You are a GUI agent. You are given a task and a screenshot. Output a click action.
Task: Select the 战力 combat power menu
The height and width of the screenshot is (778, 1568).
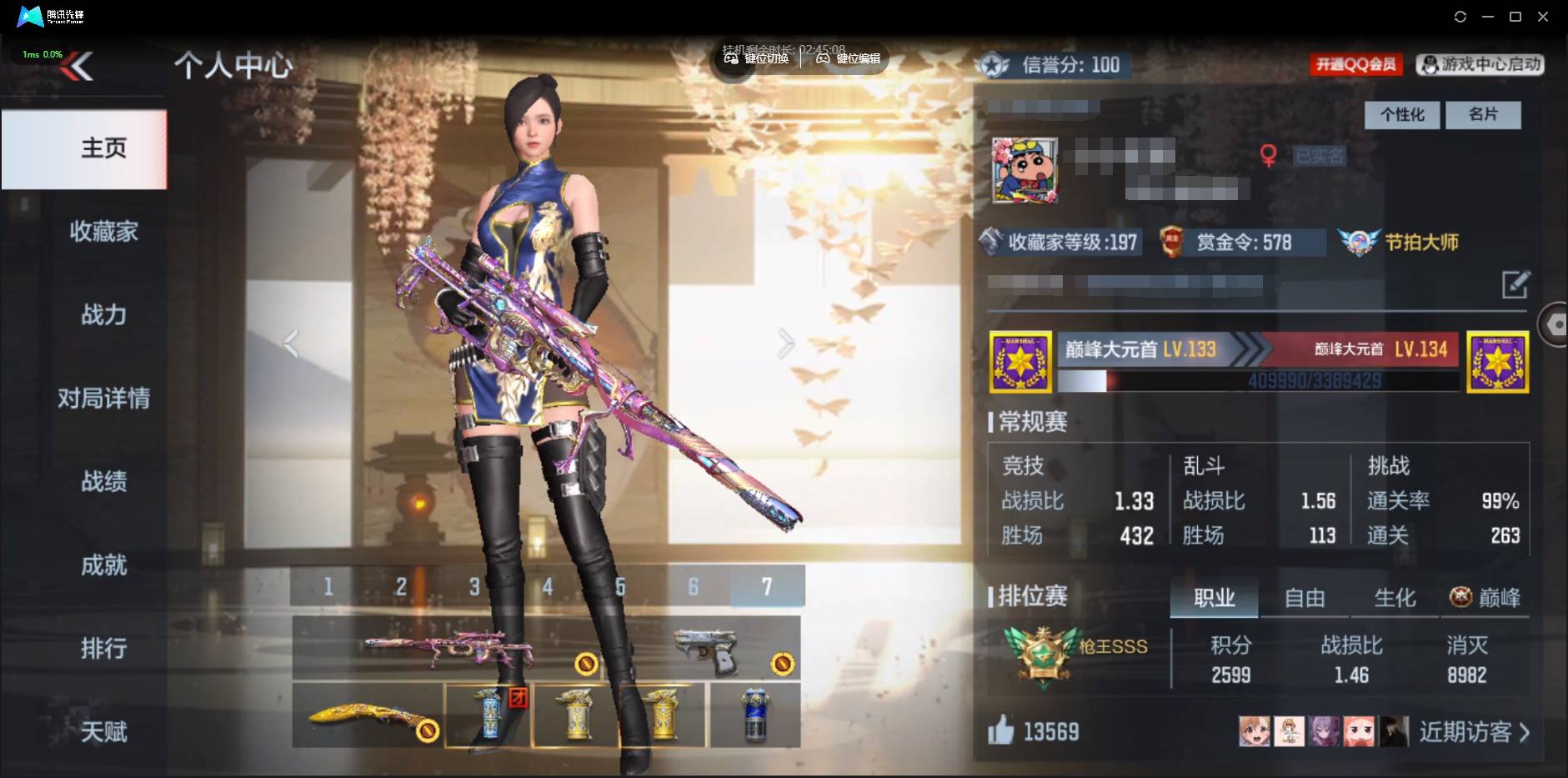coord(103,314)
